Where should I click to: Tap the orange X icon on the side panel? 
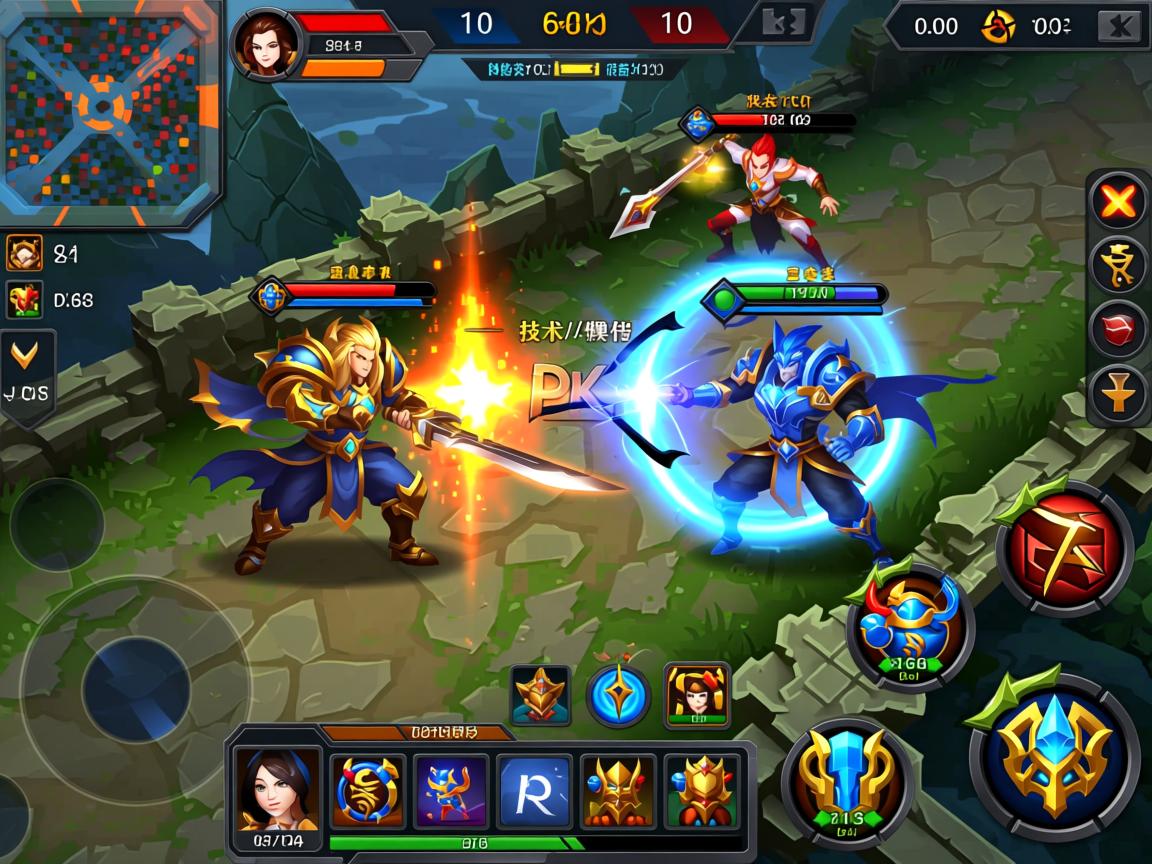(x=1118, y=203)
